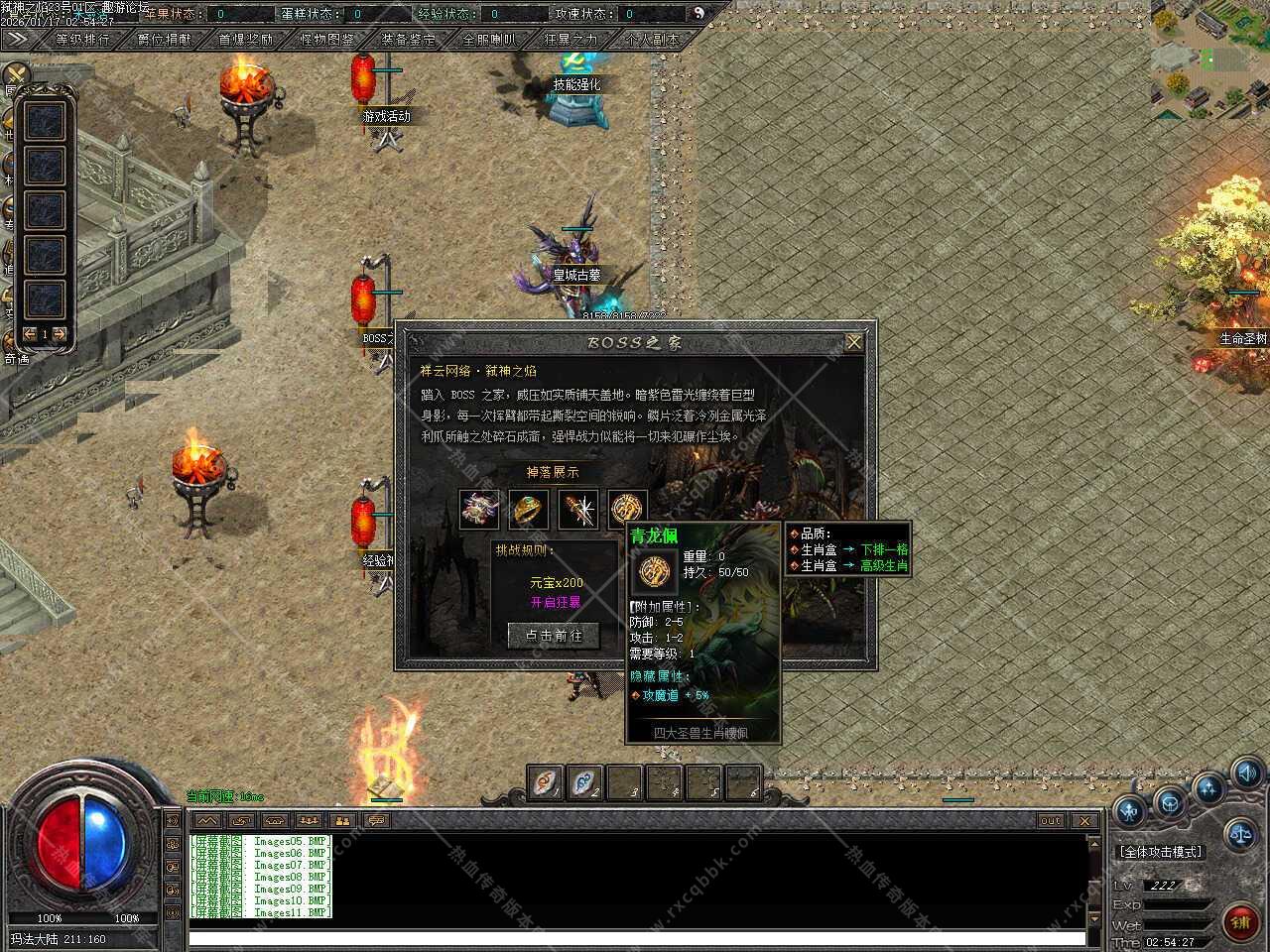Collapse the top menu with the double-arrow button
Screen dimensions: 1270x952
point(16,39)
